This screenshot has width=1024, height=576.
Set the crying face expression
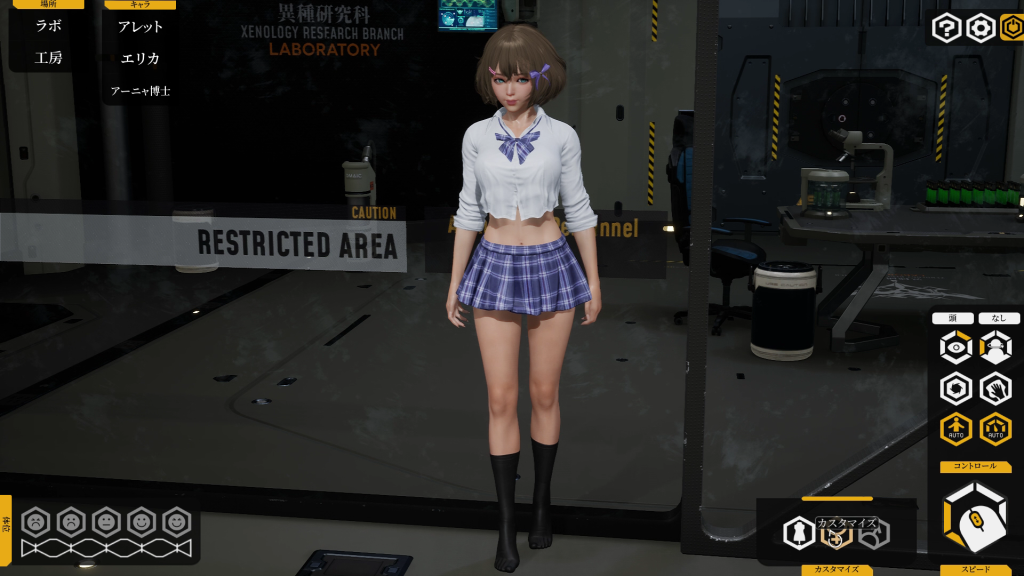coord(36,521)
